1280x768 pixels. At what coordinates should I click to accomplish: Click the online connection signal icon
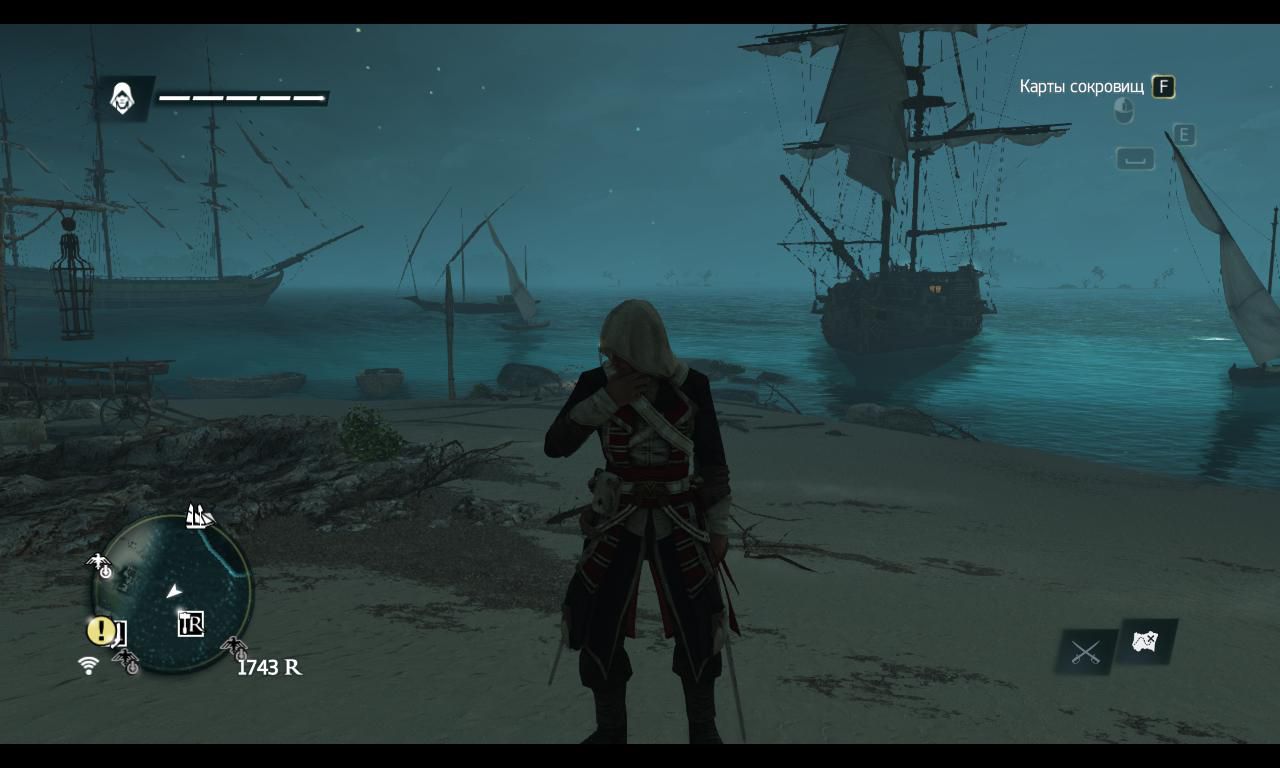tap(89, 665)
